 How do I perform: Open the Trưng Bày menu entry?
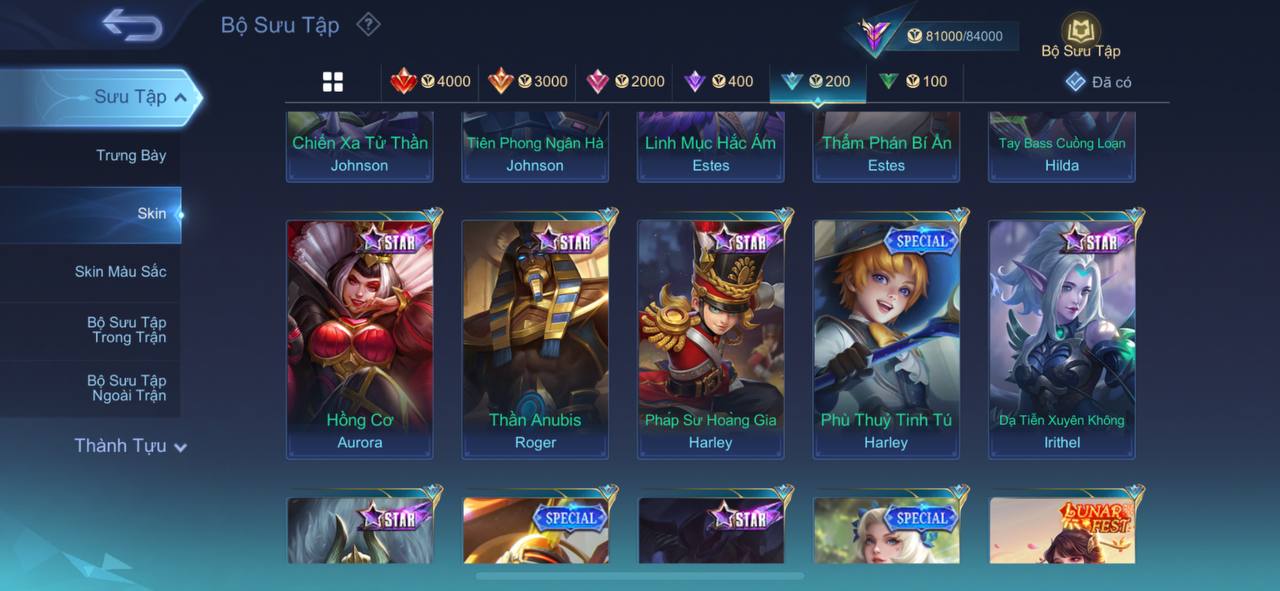coord(131,155)
